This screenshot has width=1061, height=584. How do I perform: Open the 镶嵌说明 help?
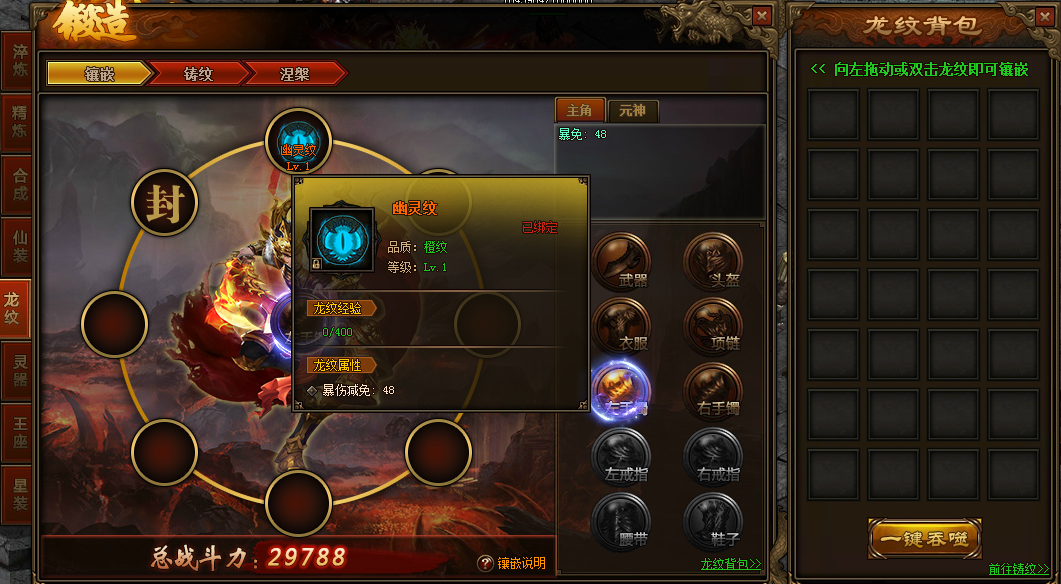click(512, 563)
